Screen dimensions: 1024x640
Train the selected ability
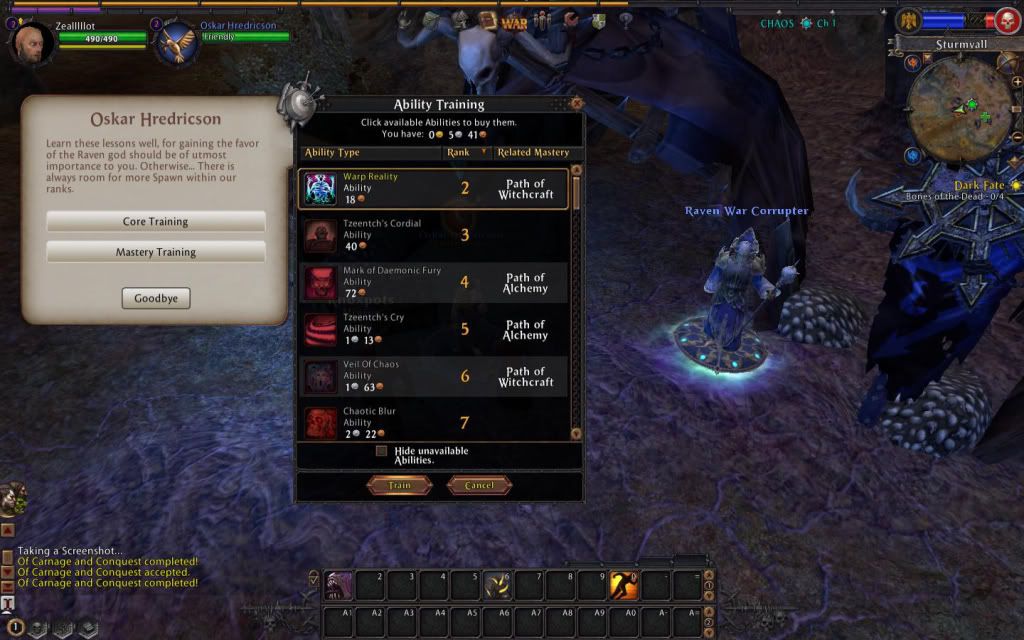(399, 485)
